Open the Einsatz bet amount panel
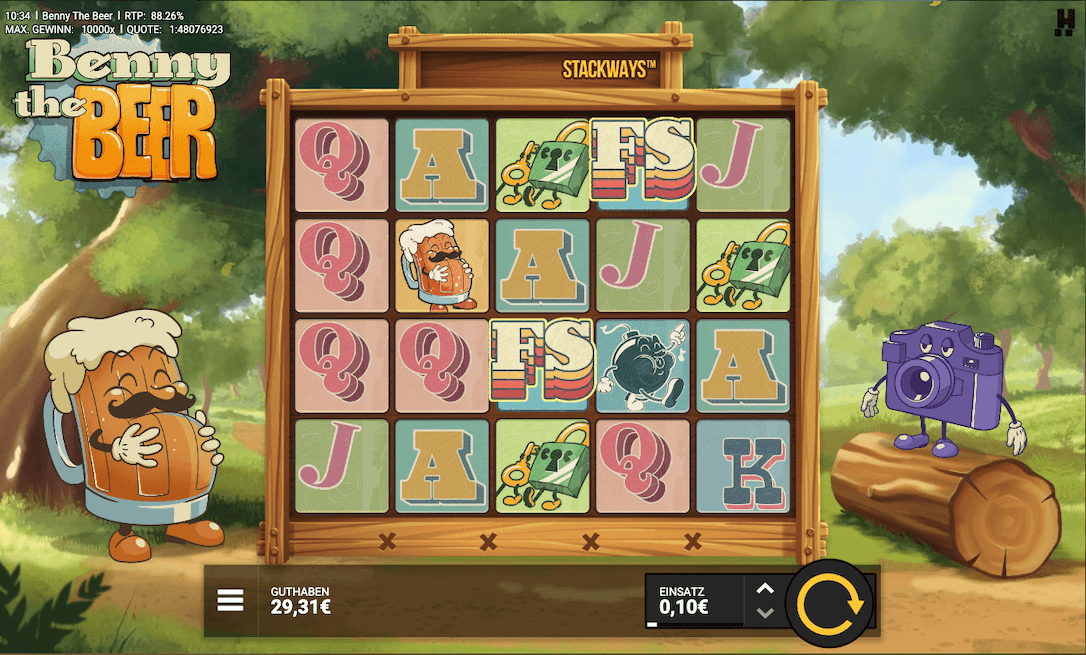 [693, 600]
